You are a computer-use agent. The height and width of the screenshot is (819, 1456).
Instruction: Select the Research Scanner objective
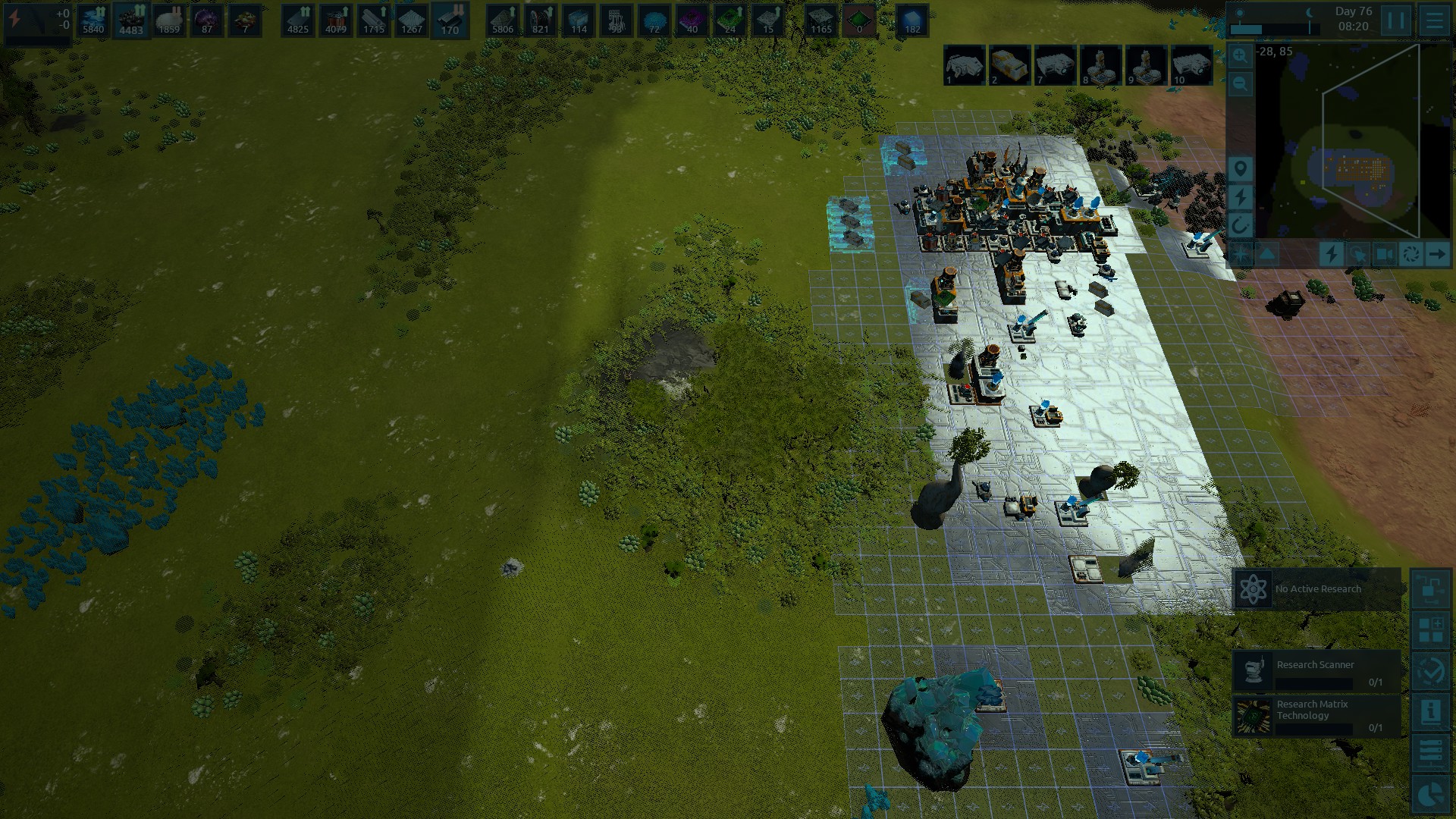(x=1317, y=671)
